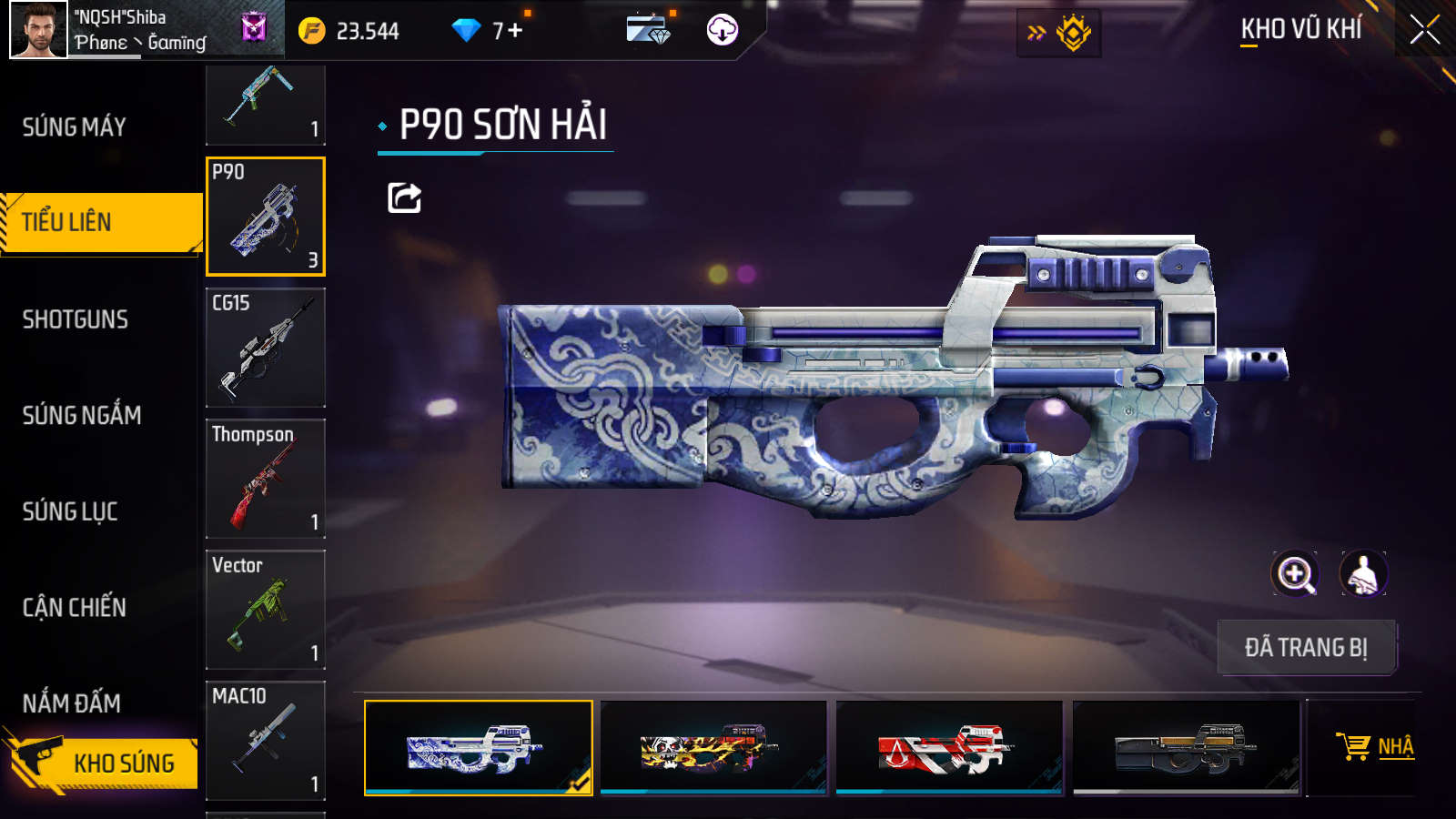The image size is (1456, 819).
Task: Pick the default black P90 skin
Action: coord(1186,747)
